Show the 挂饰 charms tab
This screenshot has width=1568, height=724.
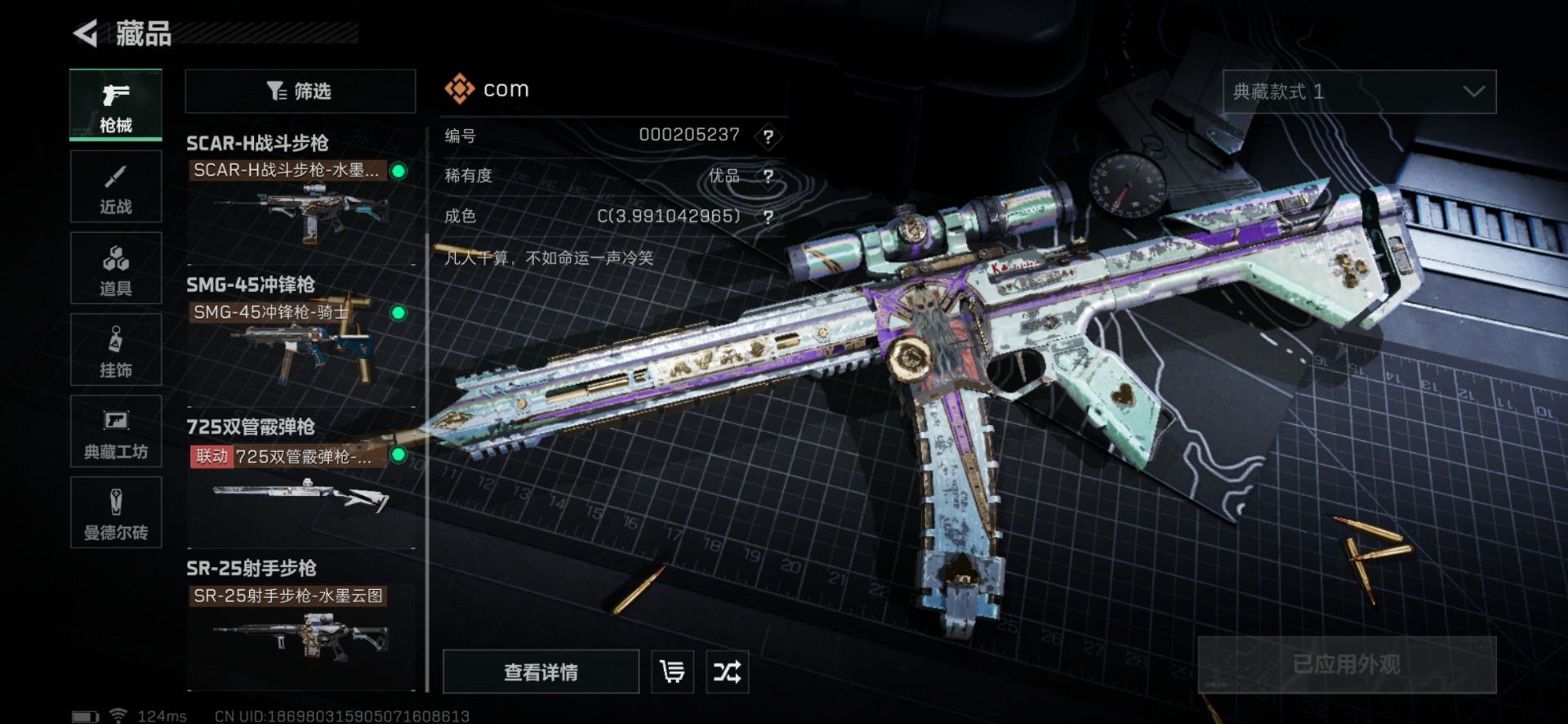point(116,351)
